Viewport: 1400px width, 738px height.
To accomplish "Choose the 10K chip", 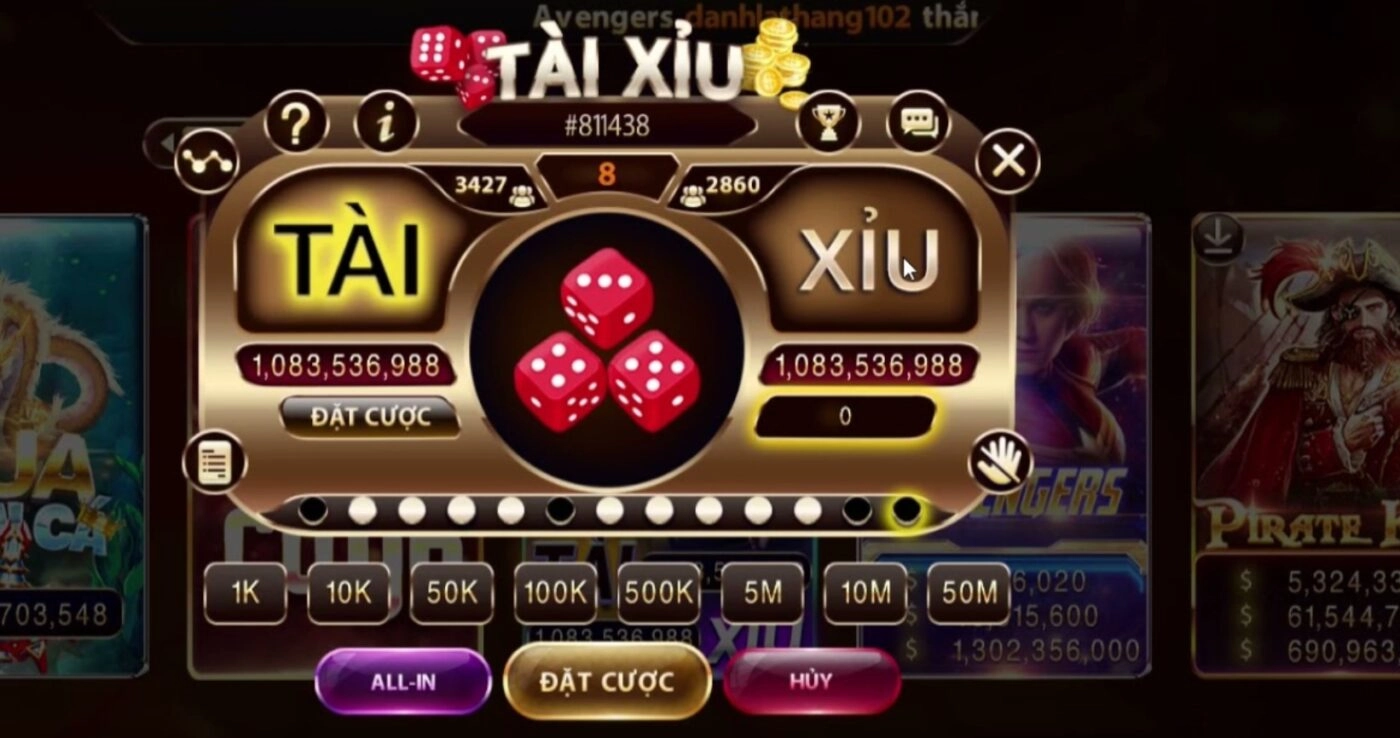I will click(348, 593).
